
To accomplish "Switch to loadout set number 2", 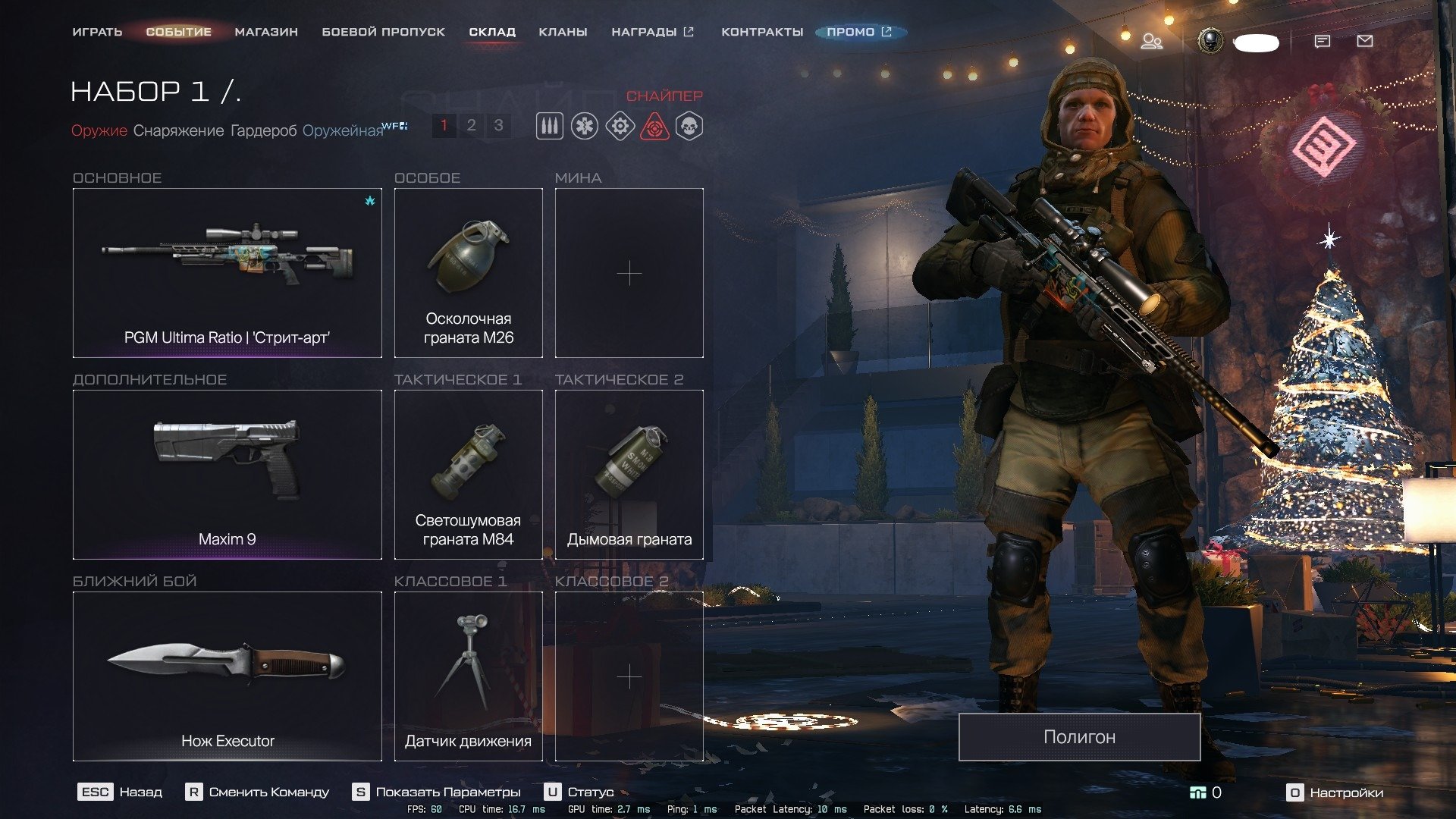I will coord(471,125).
